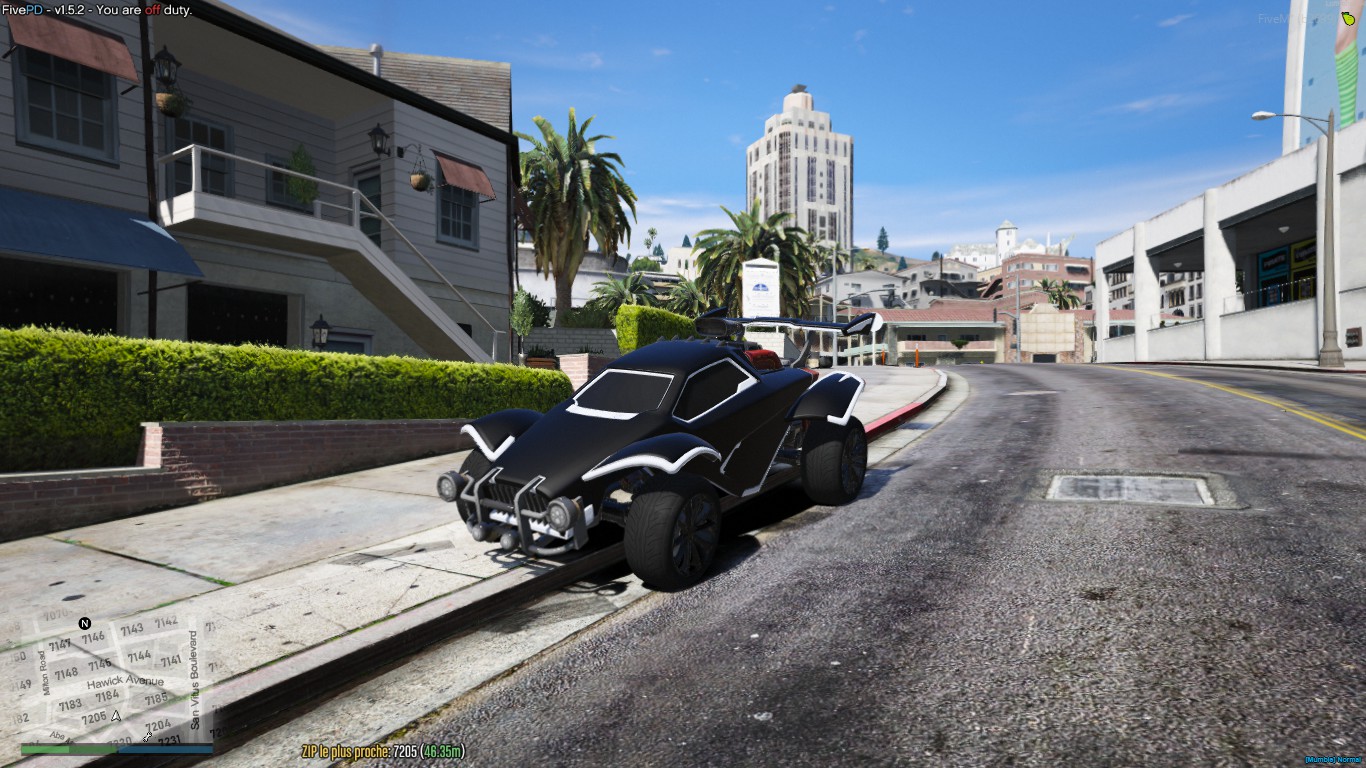Click the blue armor bar under the minimap
The width and height of the screenshot is (1366, 768).
165,749
